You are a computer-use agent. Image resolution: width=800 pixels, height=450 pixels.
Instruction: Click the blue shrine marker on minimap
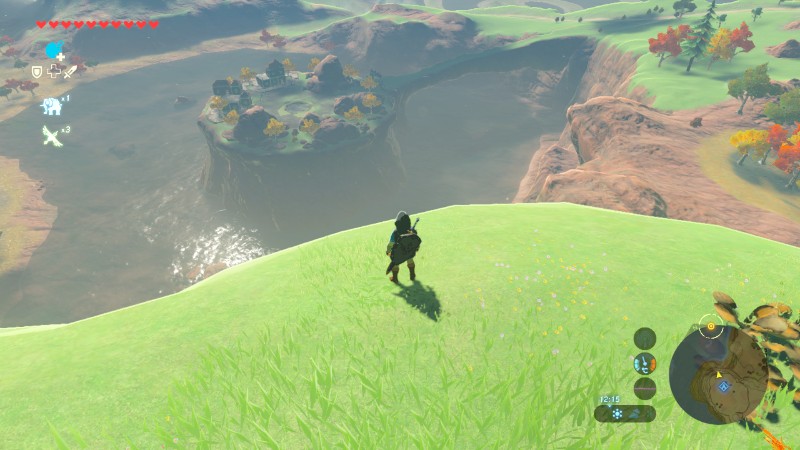pos(722,385)
